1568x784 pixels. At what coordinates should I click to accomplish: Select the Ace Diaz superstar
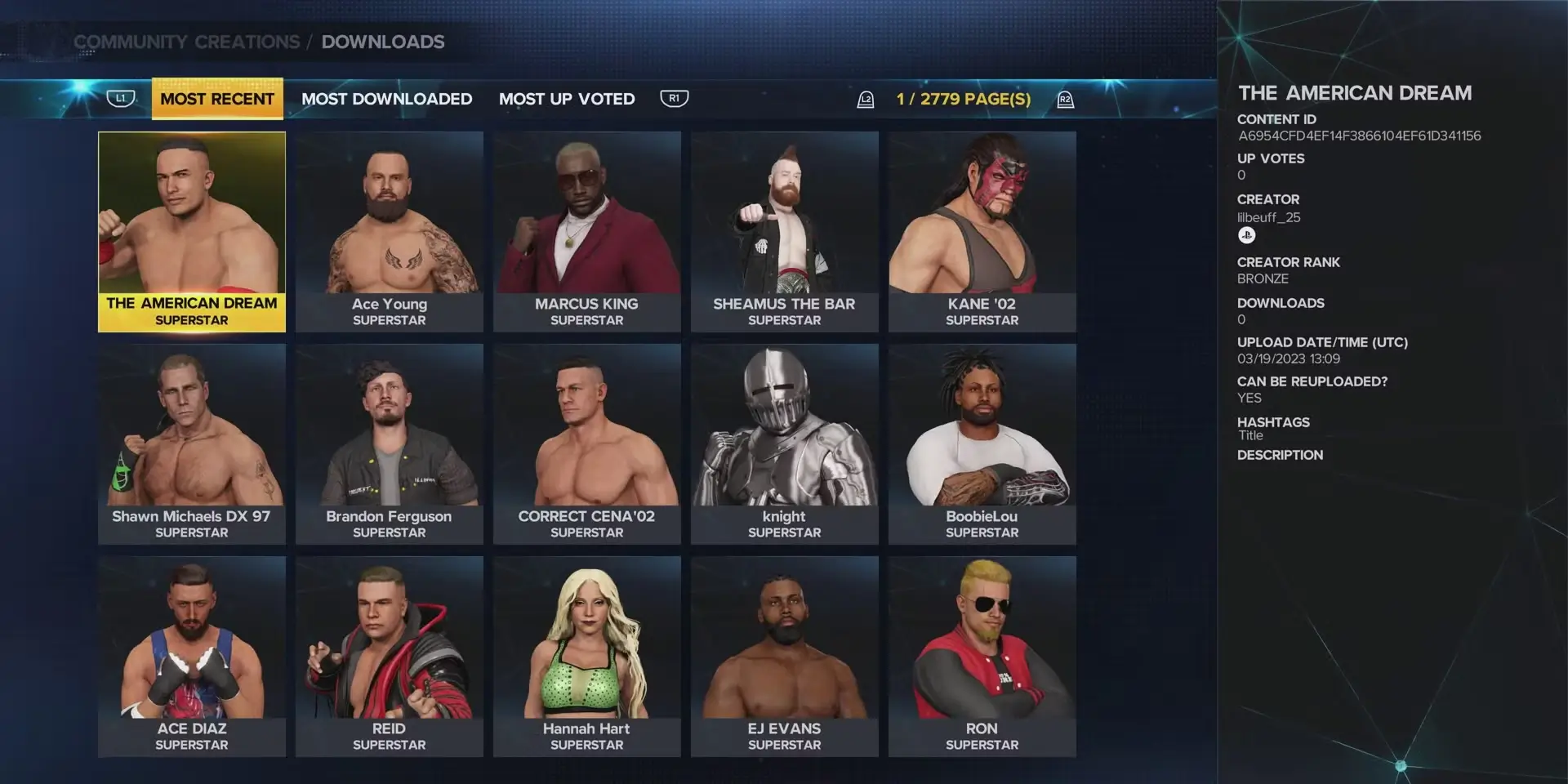click(192, 657)
